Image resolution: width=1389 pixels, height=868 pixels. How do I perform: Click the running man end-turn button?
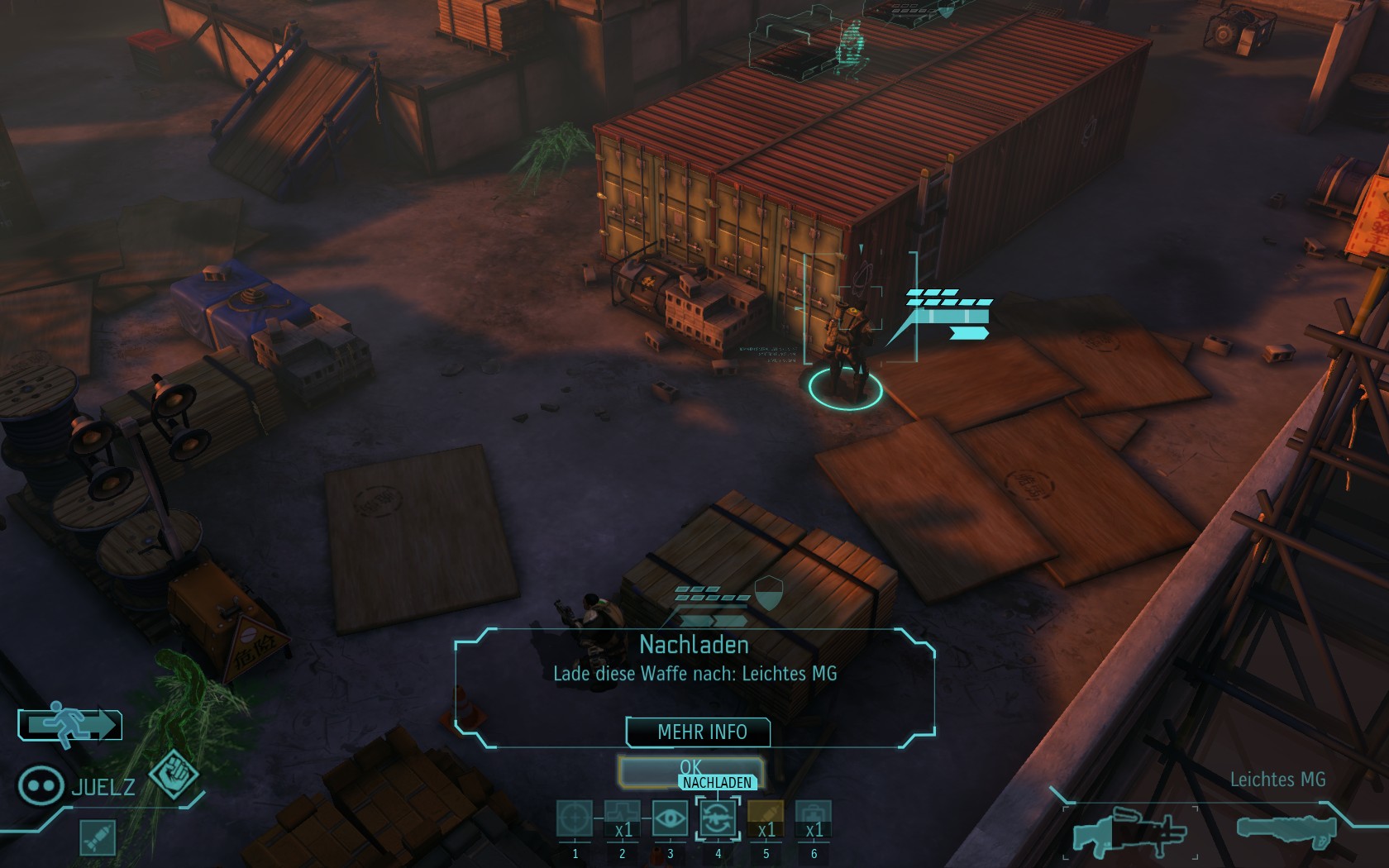point(70,725)
